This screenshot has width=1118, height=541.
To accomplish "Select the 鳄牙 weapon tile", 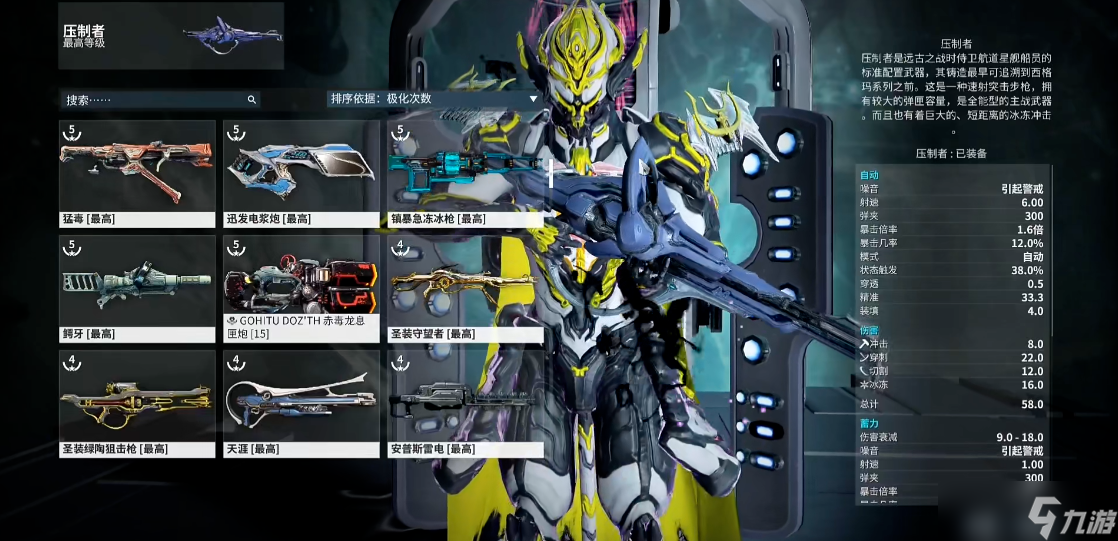I will coord(137,288).
